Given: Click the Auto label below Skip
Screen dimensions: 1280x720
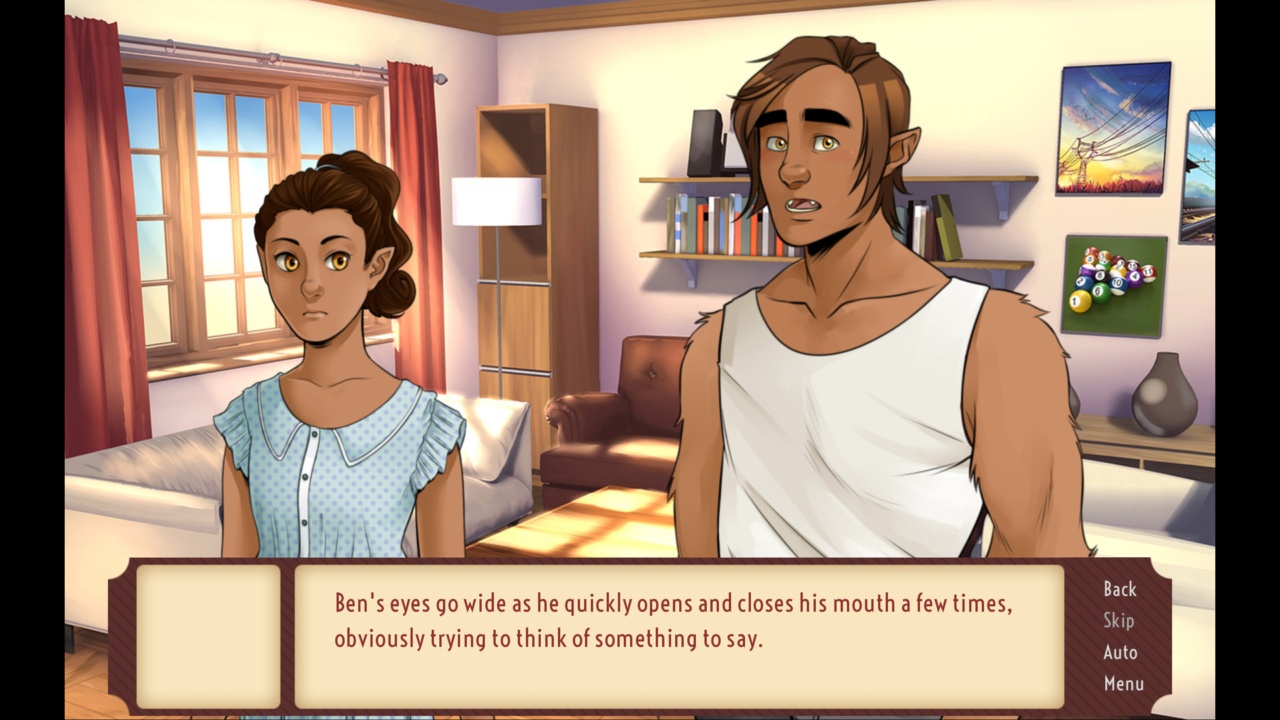Looking at the screenshot, I should 1119,652.
